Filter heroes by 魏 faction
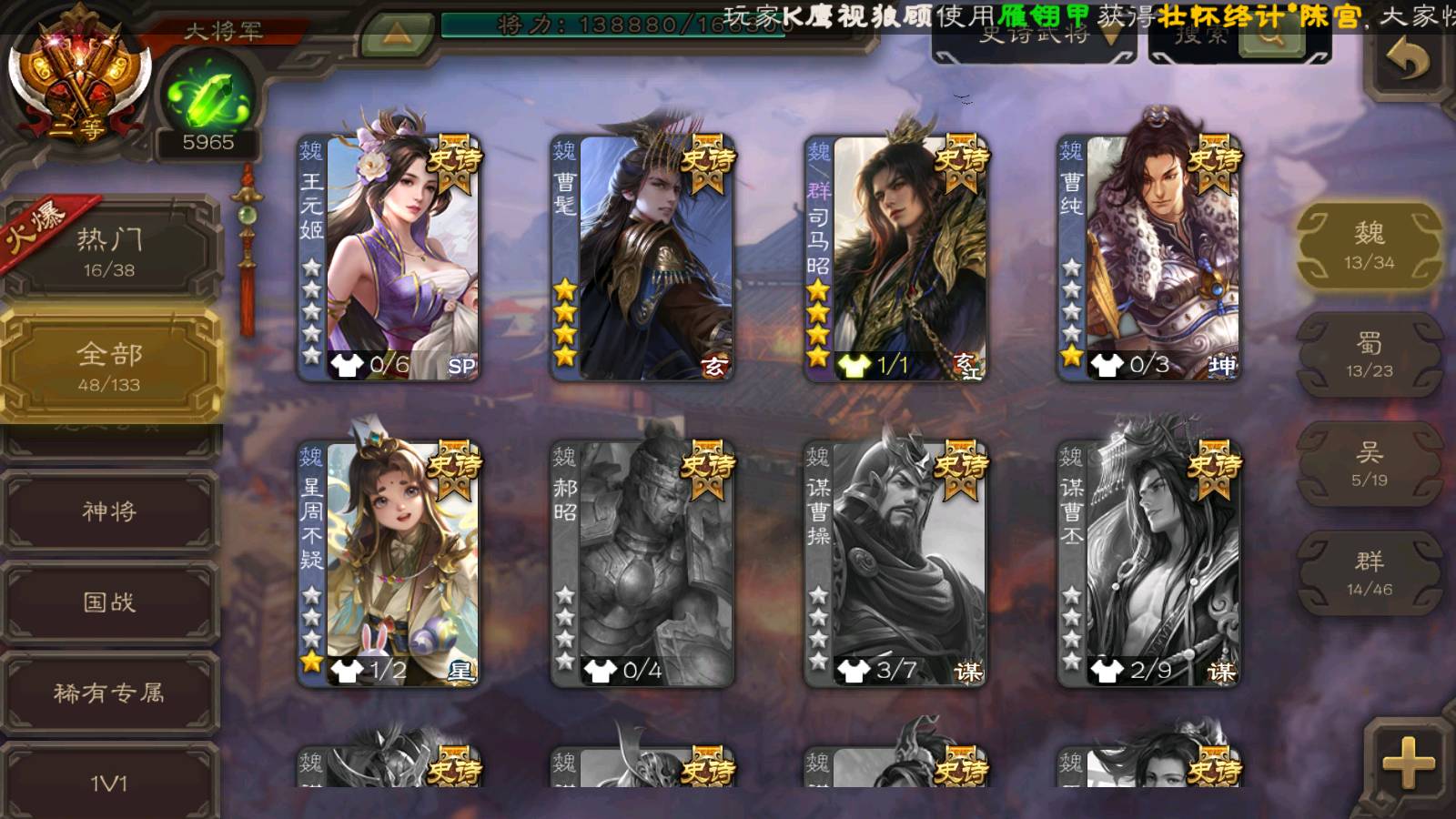1456x819 pixels. tap(1369, 246)
